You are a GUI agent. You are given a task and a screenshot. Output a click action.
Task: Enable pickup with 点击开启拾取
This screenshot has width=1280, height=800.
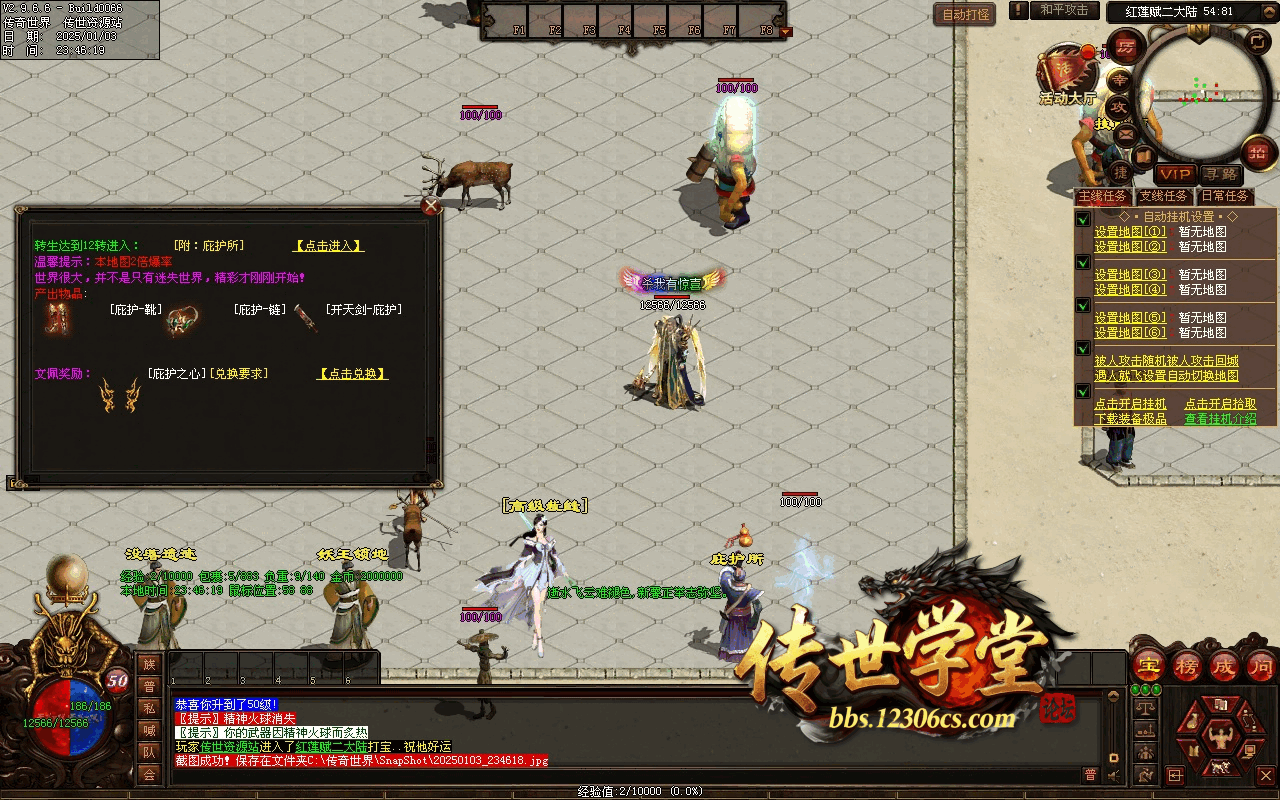(1220, 404)
